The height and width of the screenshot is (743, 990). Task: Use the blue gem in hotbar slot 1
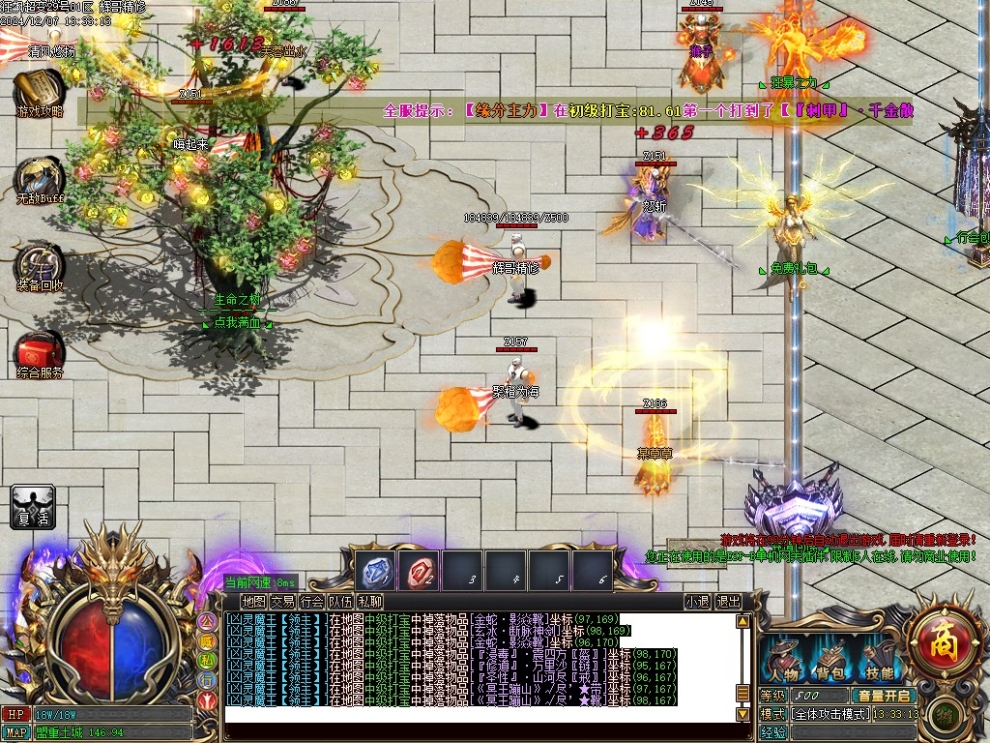click(x=375, y=572)
